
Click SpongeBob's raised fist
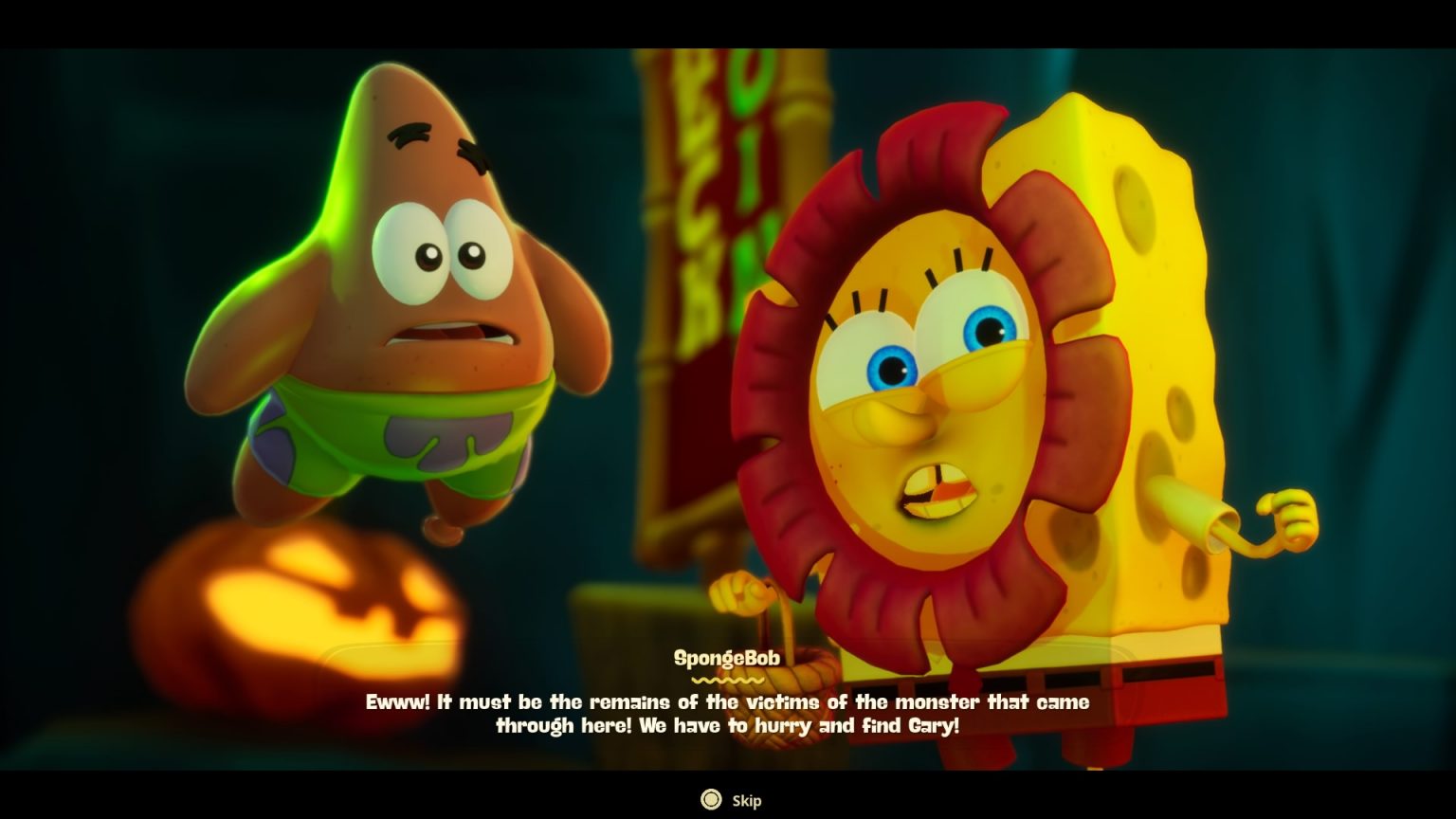click(1289, 517)
